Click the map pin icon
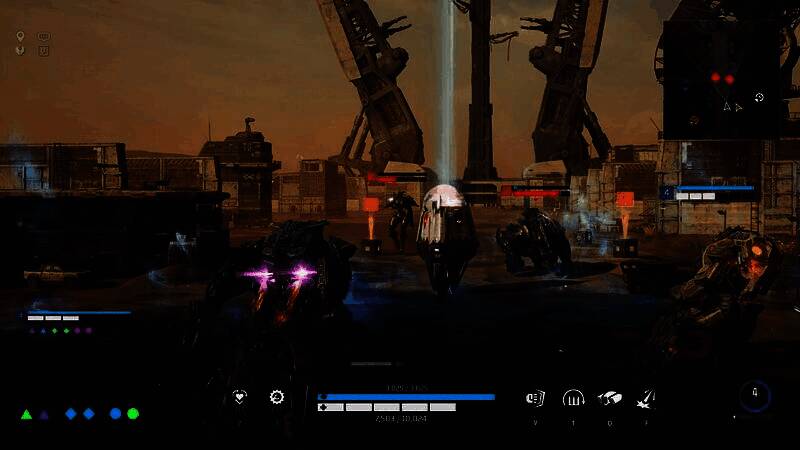This screenshot has width=800, height=450. pyautogui.click(x=21, y=37)
